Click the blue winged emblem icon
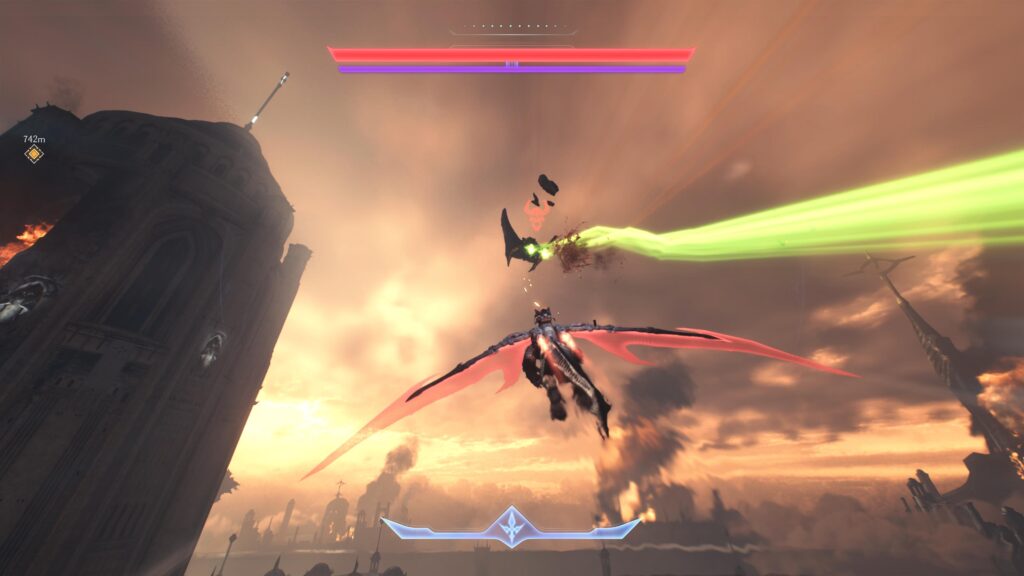 tap(511, 527)
